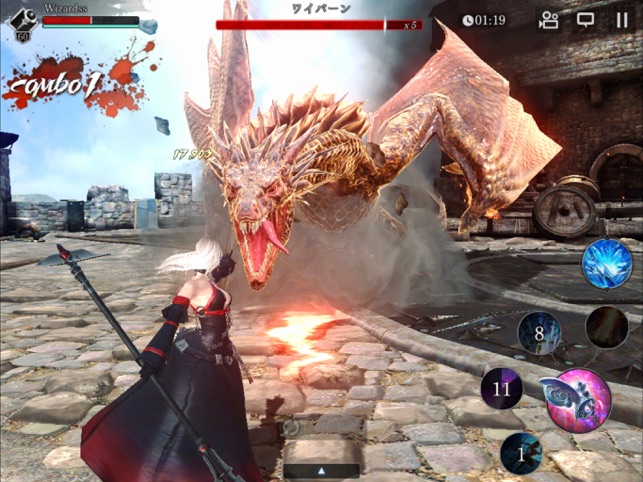Pause the battle

622,19
